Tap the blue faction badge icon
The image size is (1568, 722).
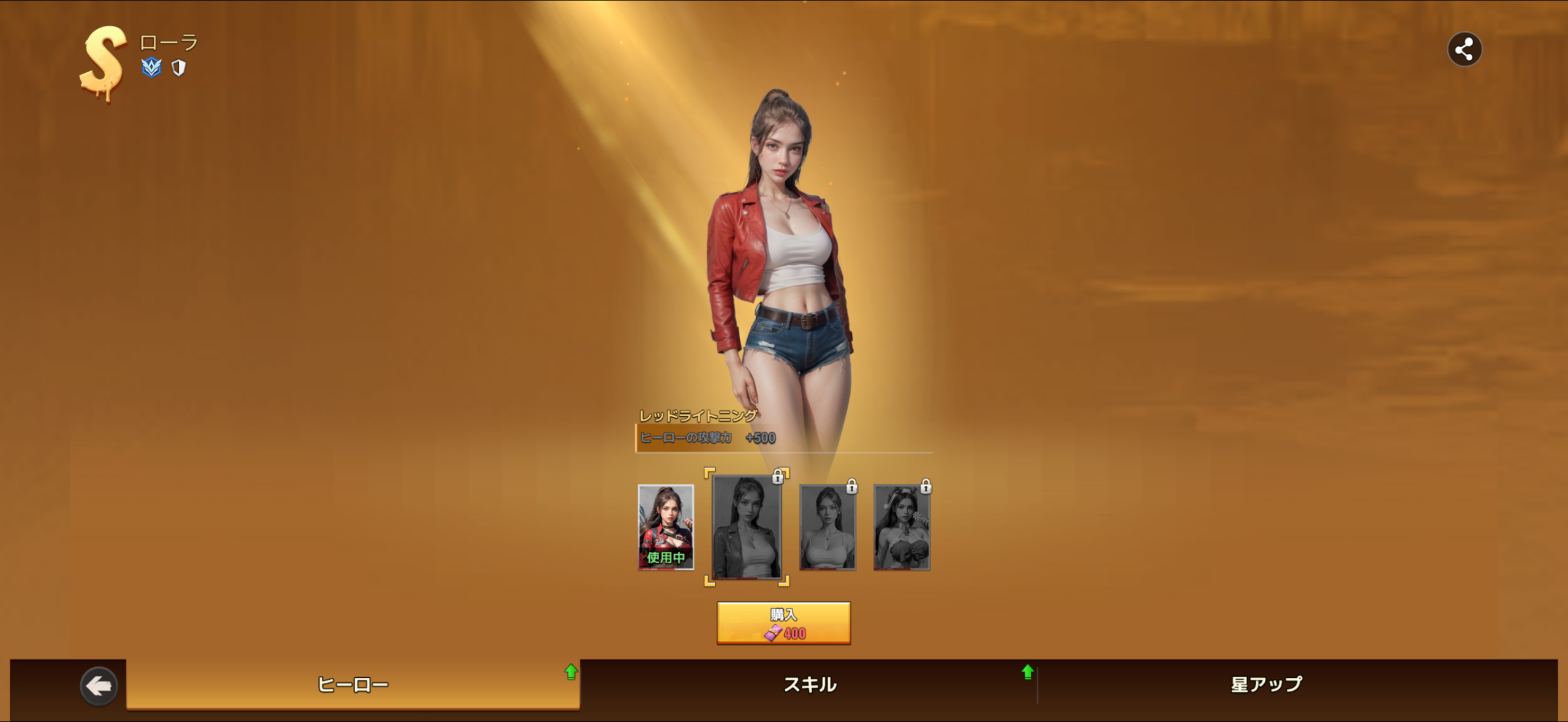(151, 67)
